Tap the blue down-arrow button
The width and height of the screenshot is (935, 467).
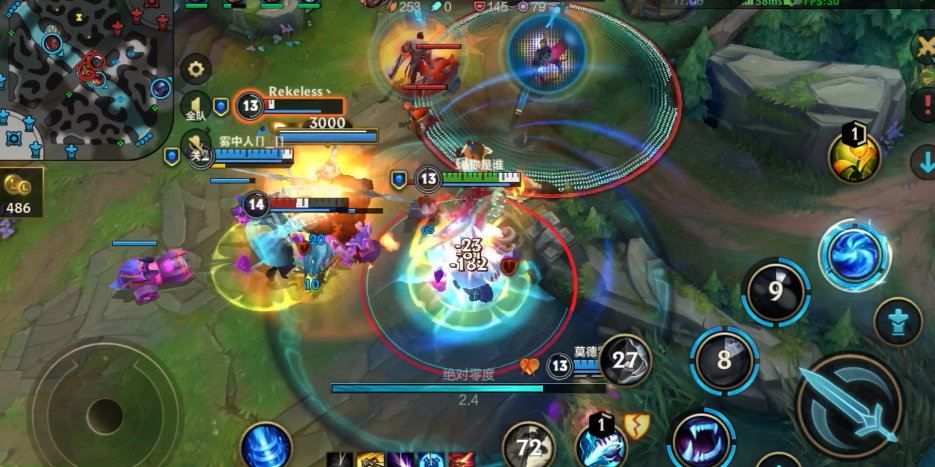pyautogui.click(x=923, y=161)
